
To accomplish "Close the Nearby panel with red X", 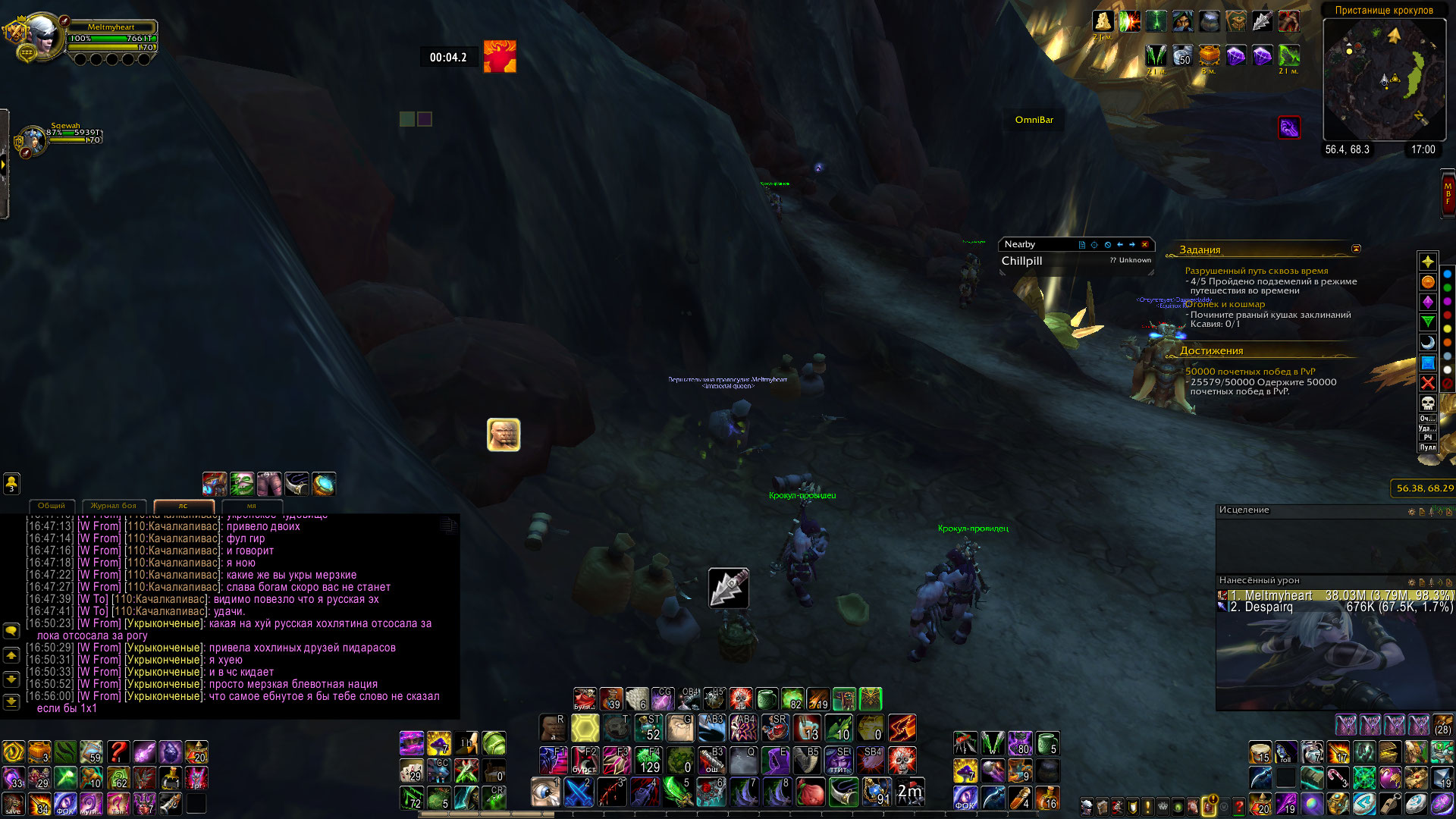I will coord(1145,244).
